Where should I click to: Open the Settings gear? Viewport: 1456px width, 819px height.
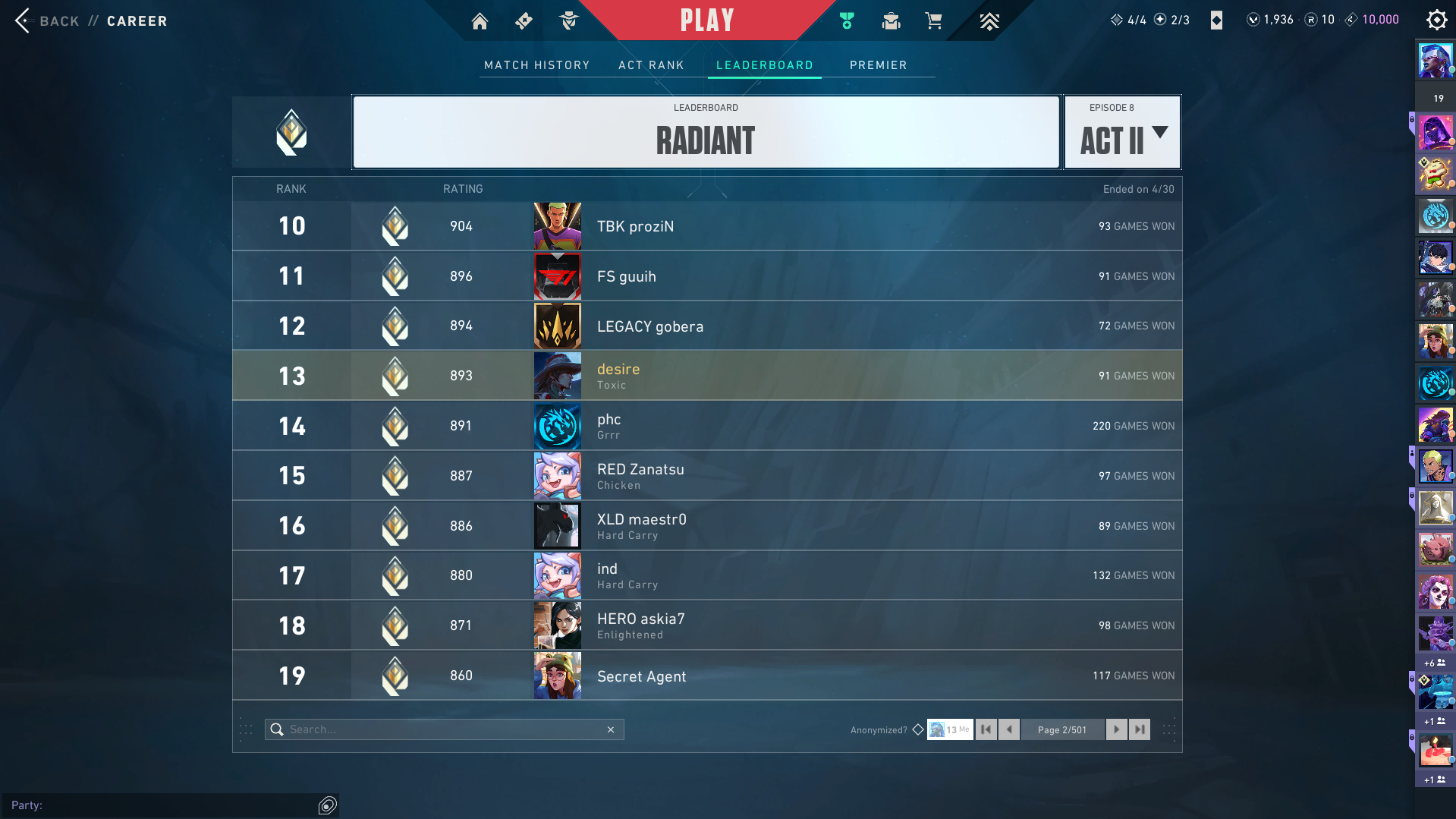tap(1436, 20)
